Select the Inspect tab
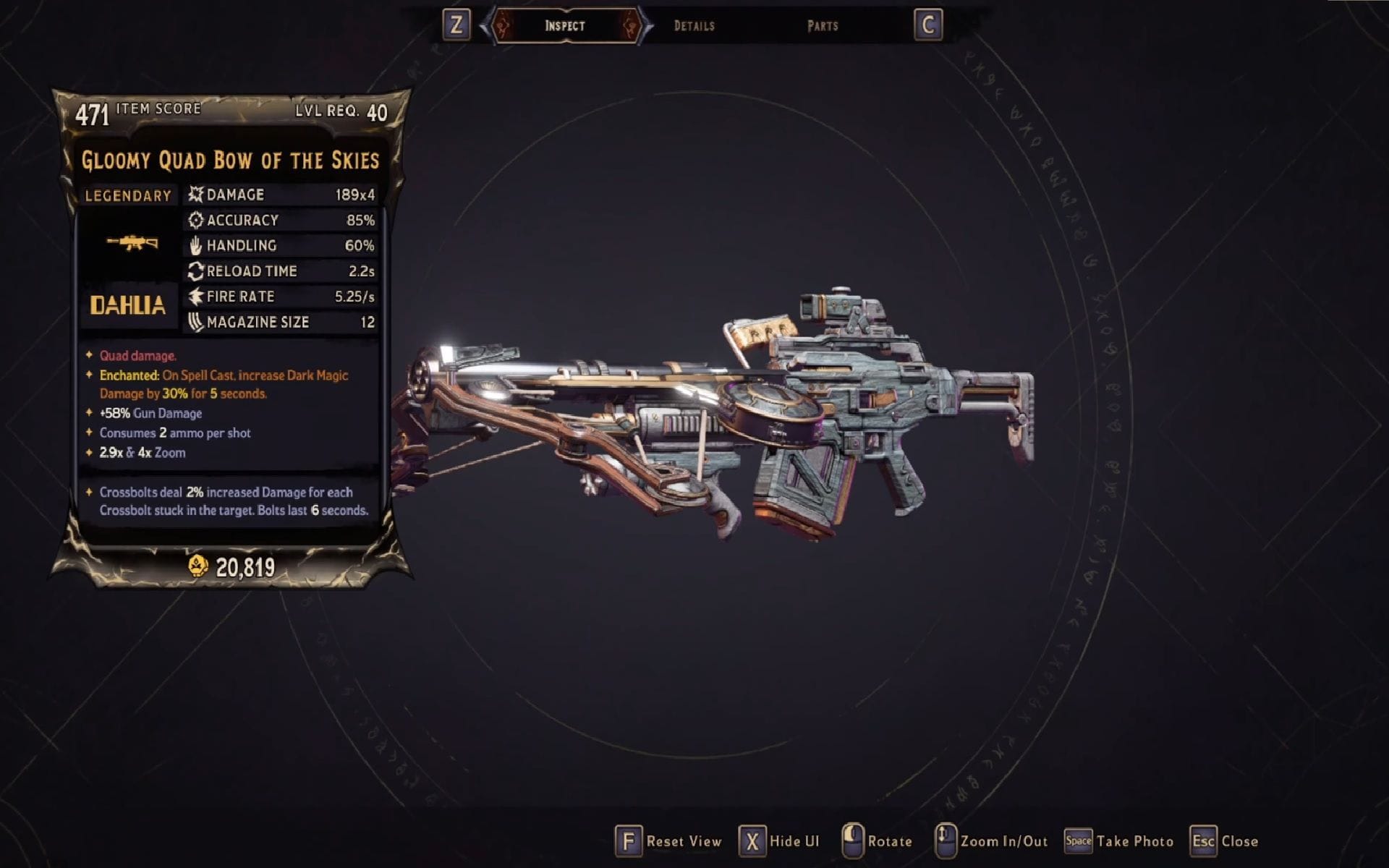 (564, 25)
